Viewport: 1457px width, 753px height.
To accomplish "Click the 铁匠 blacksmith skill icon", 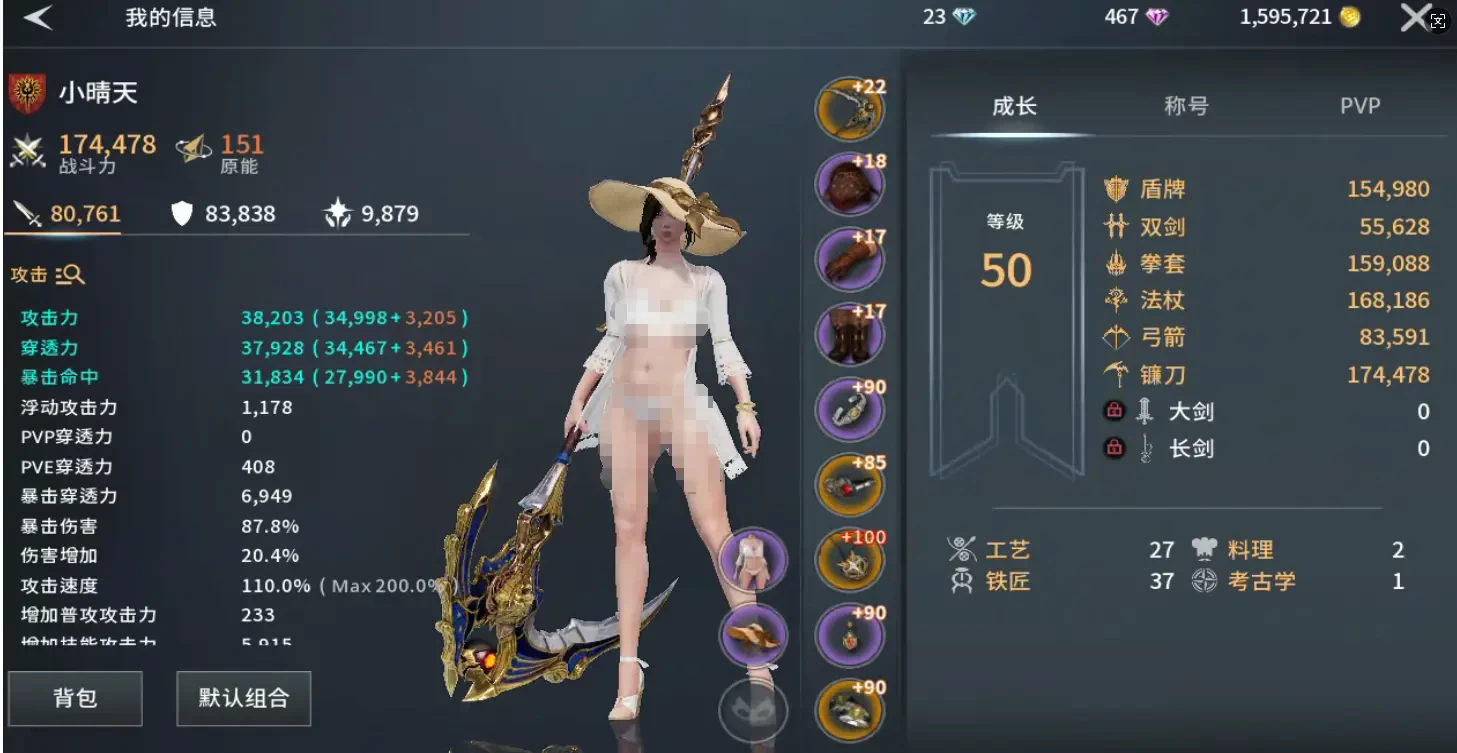I will (x=962, y=581).
